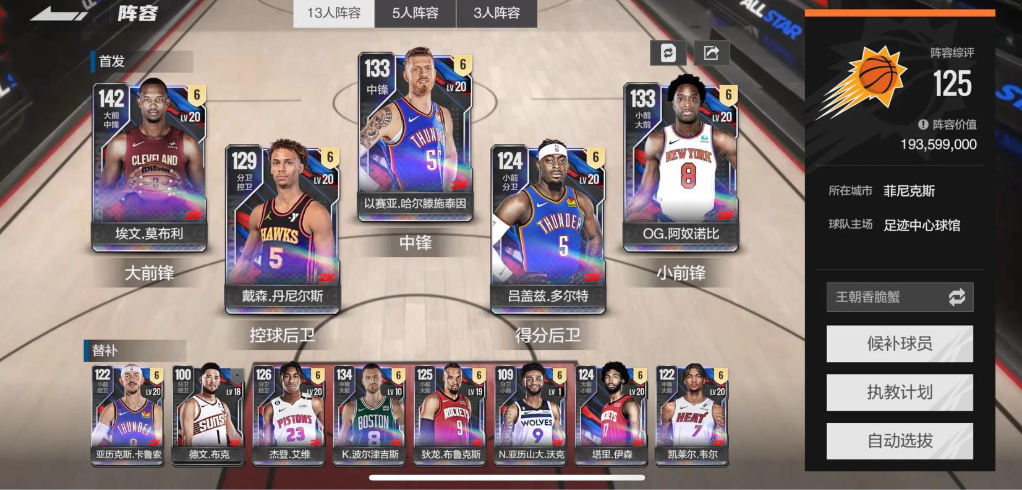Run 自动选拔 auto selection
The width and height of the screenshot is (1022, 490).
tap(899, 441)
